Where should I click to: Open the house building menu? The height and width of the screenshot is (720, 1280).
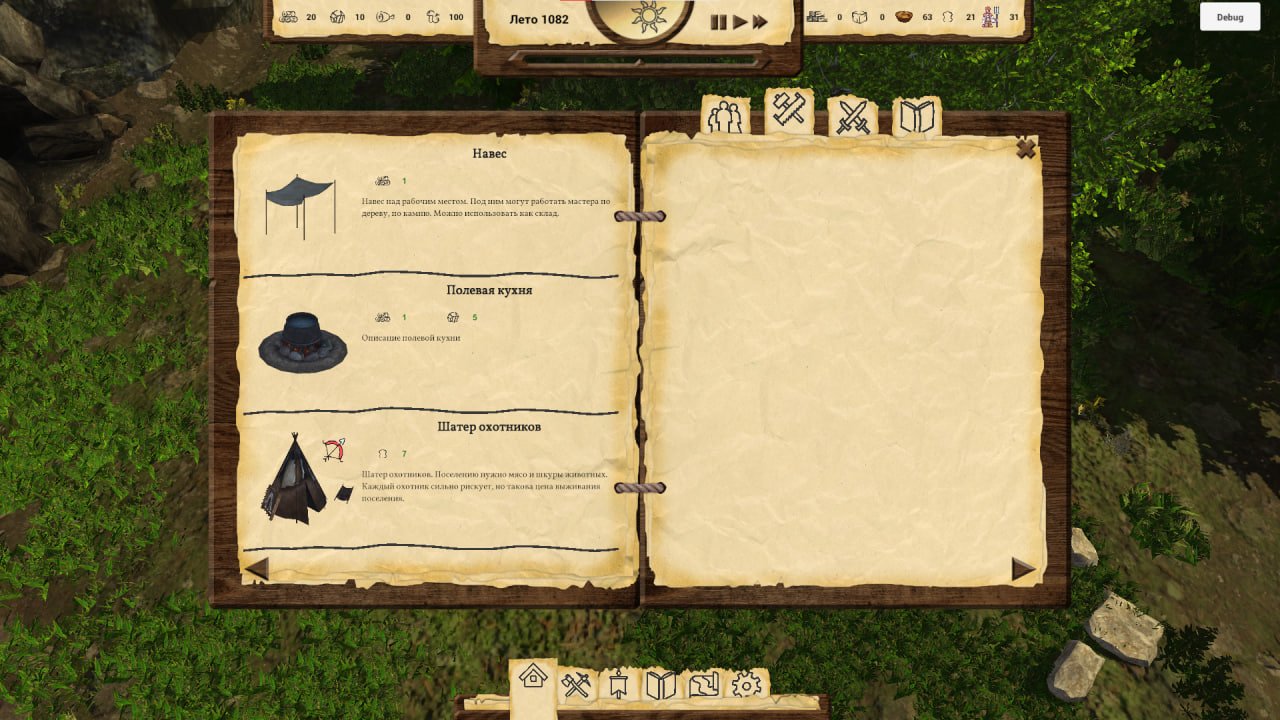pos(533,677)
